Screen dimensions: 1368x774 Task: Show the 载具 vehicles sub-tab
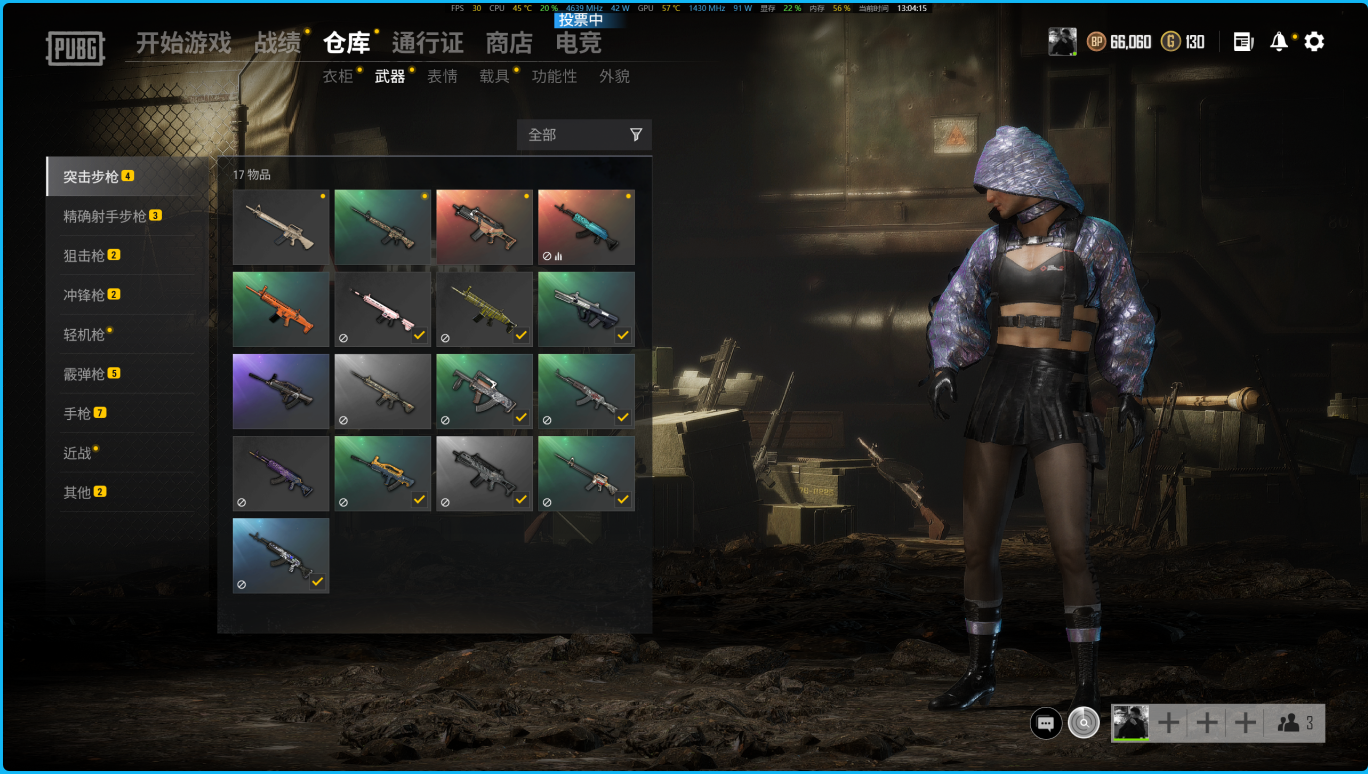pyautogui.click(x=494, y=76)
